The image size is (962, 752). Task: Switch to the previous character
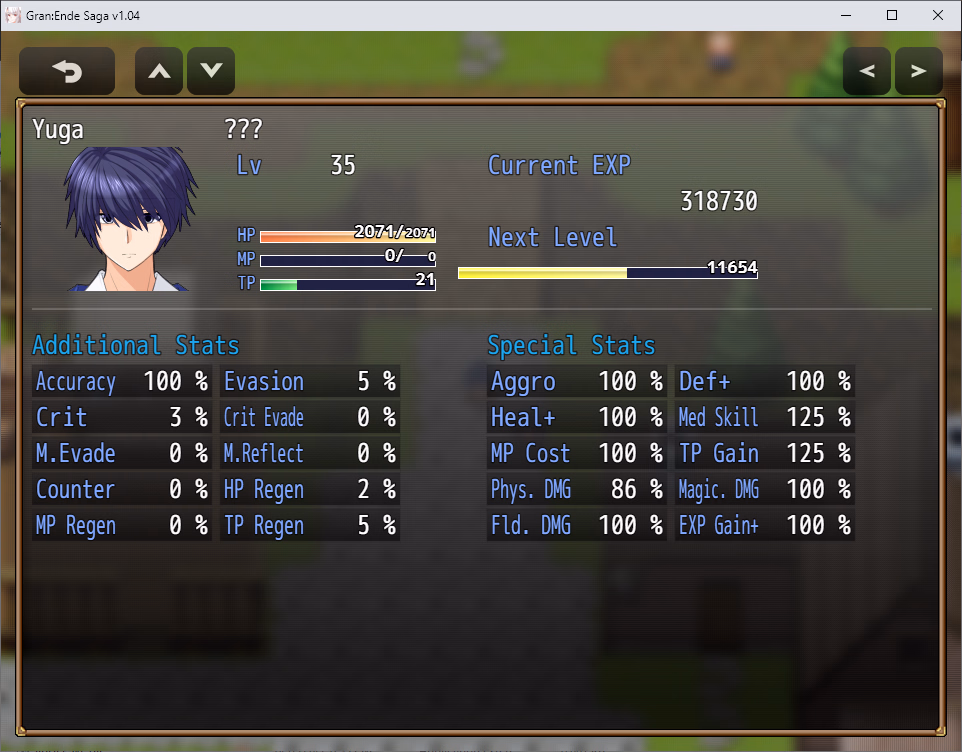point(867,72)
